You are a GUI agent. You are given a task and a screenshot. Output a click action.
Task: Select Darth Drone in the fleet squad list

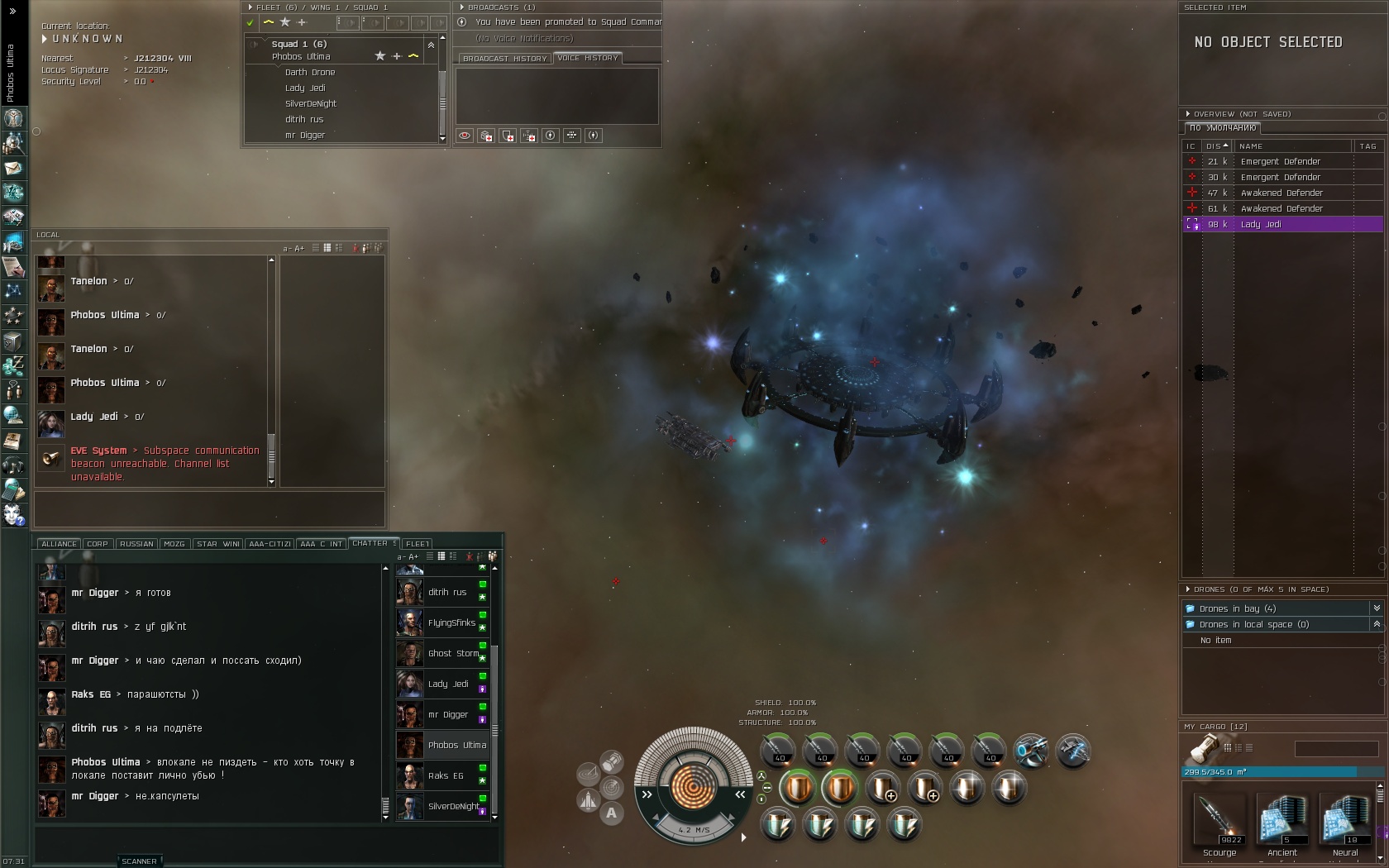pyautogui.click(x=310, y=72)
